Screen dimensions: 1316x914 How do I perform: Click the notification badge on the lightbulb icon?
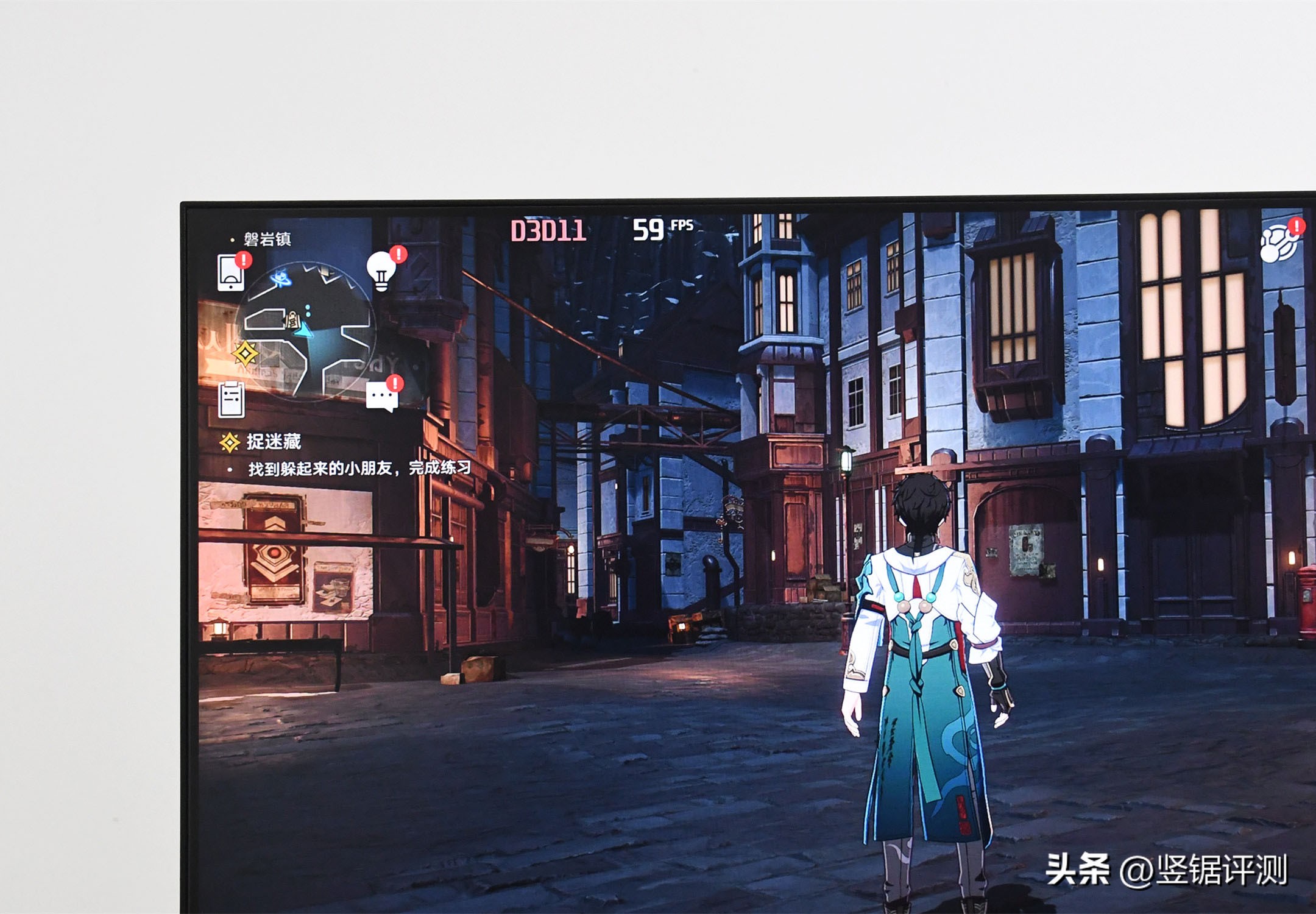(x=397, y=255)
